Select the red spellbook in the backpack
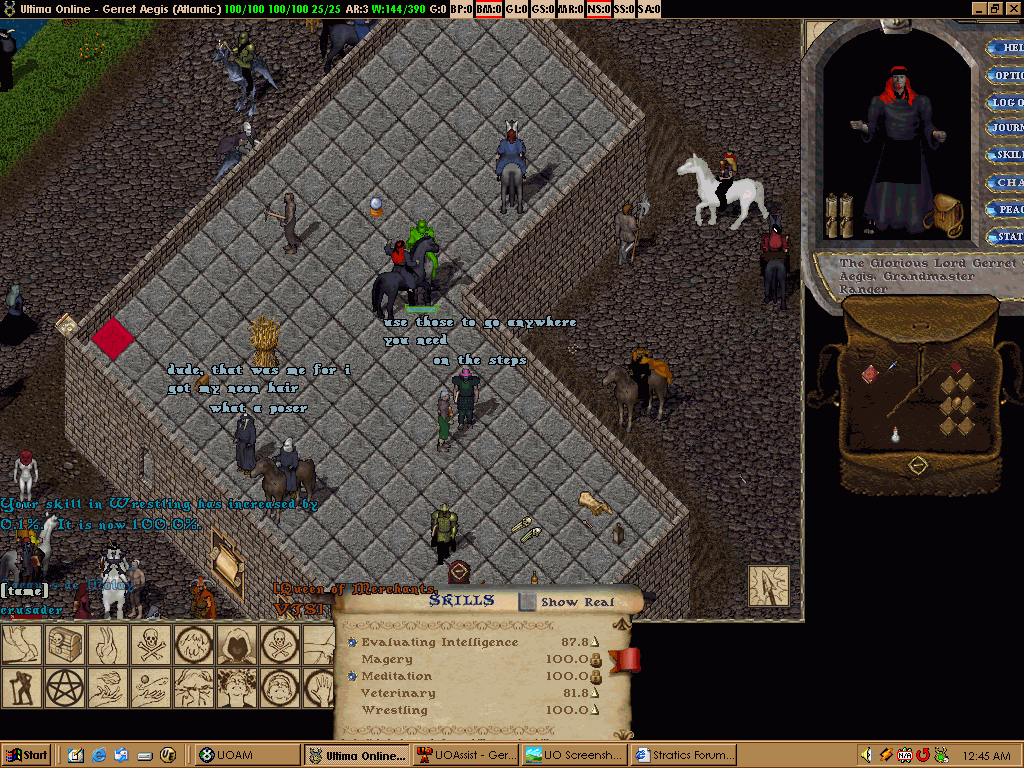The image size is (1024, 768). [869, 373]
